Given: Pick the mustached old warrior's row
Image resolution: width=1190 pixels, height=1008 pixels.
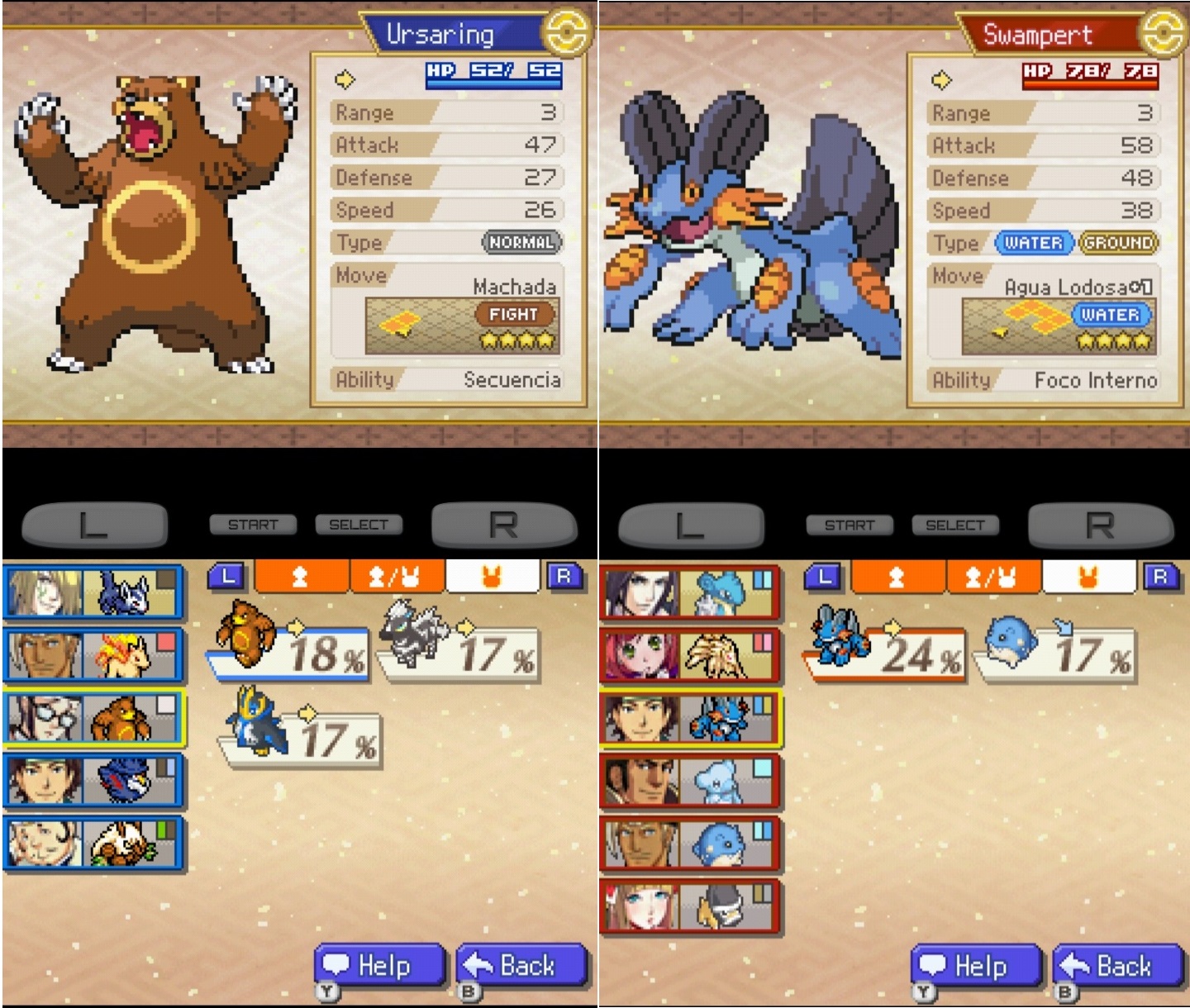Looking at the screenshot, I should (93, 843).
